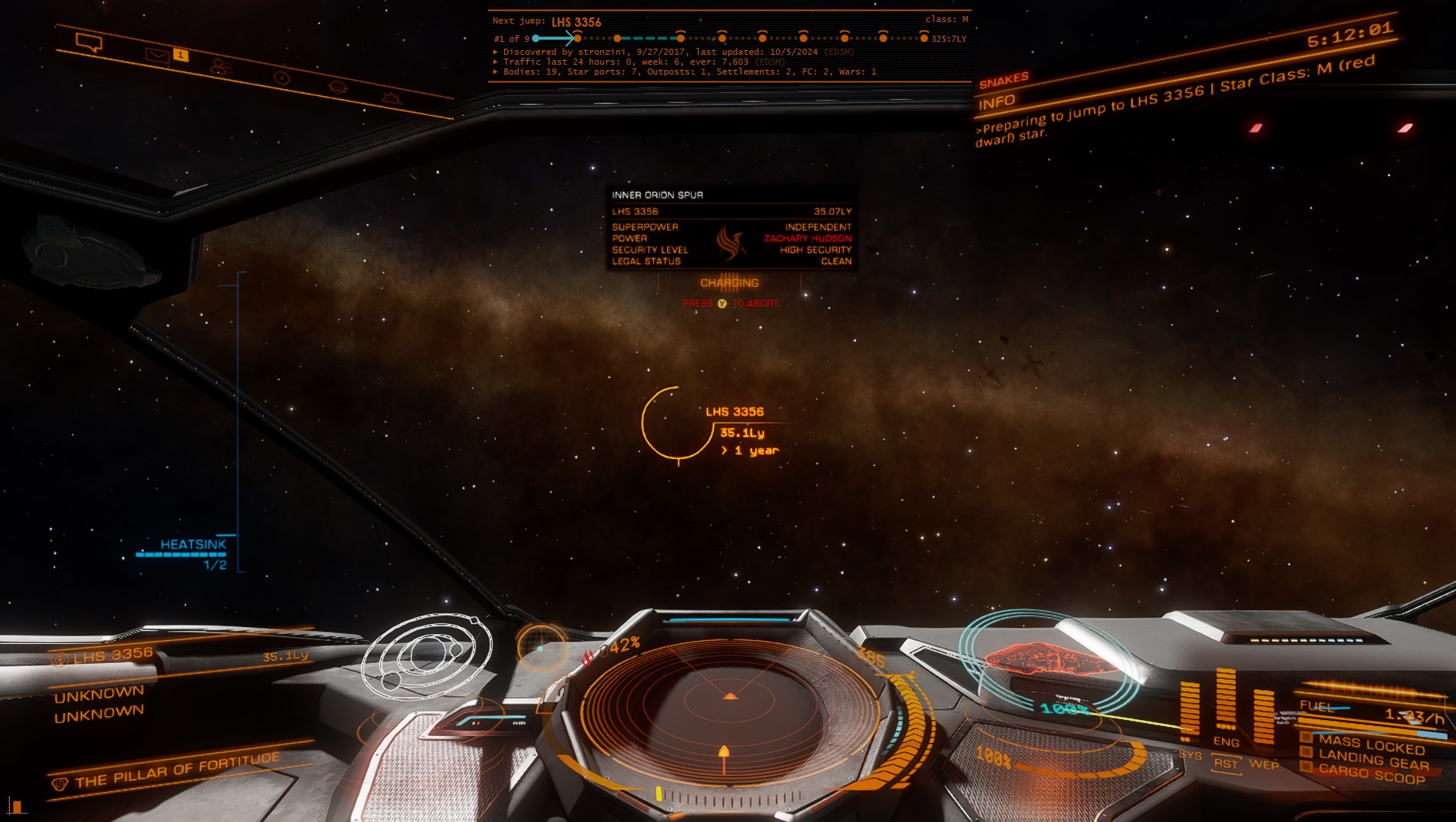Open the chat speech-bubble comms tab
Image resolution: width=1456 pixels, height=822 pixels.
[x=89, y=43]
